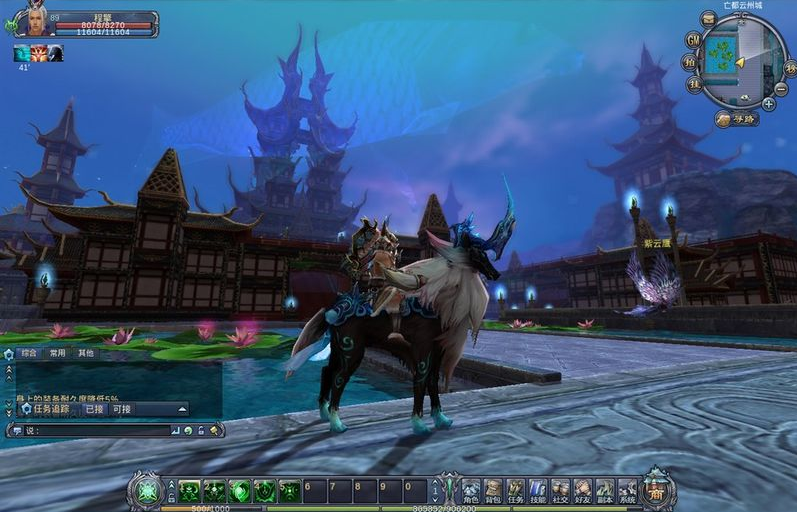The image size is (797, 512).
Task: Open the 系统 system menu
Action: (x=627, y=490)
